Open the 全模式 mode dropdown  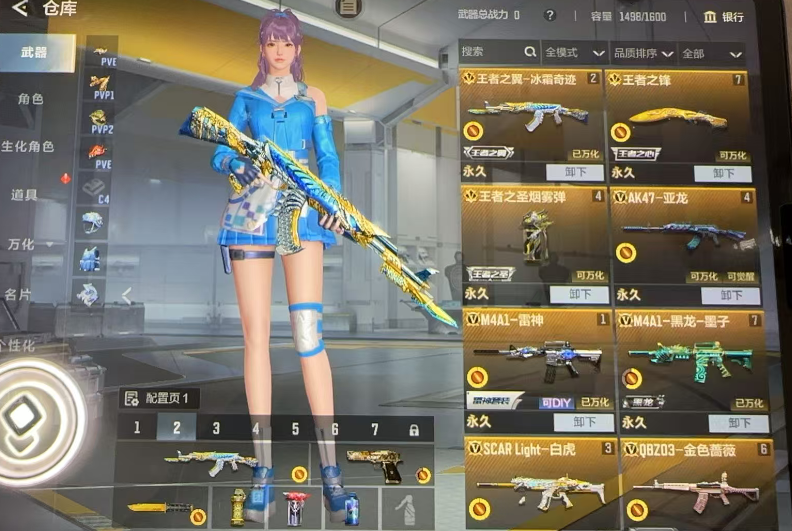click(574, 52)
